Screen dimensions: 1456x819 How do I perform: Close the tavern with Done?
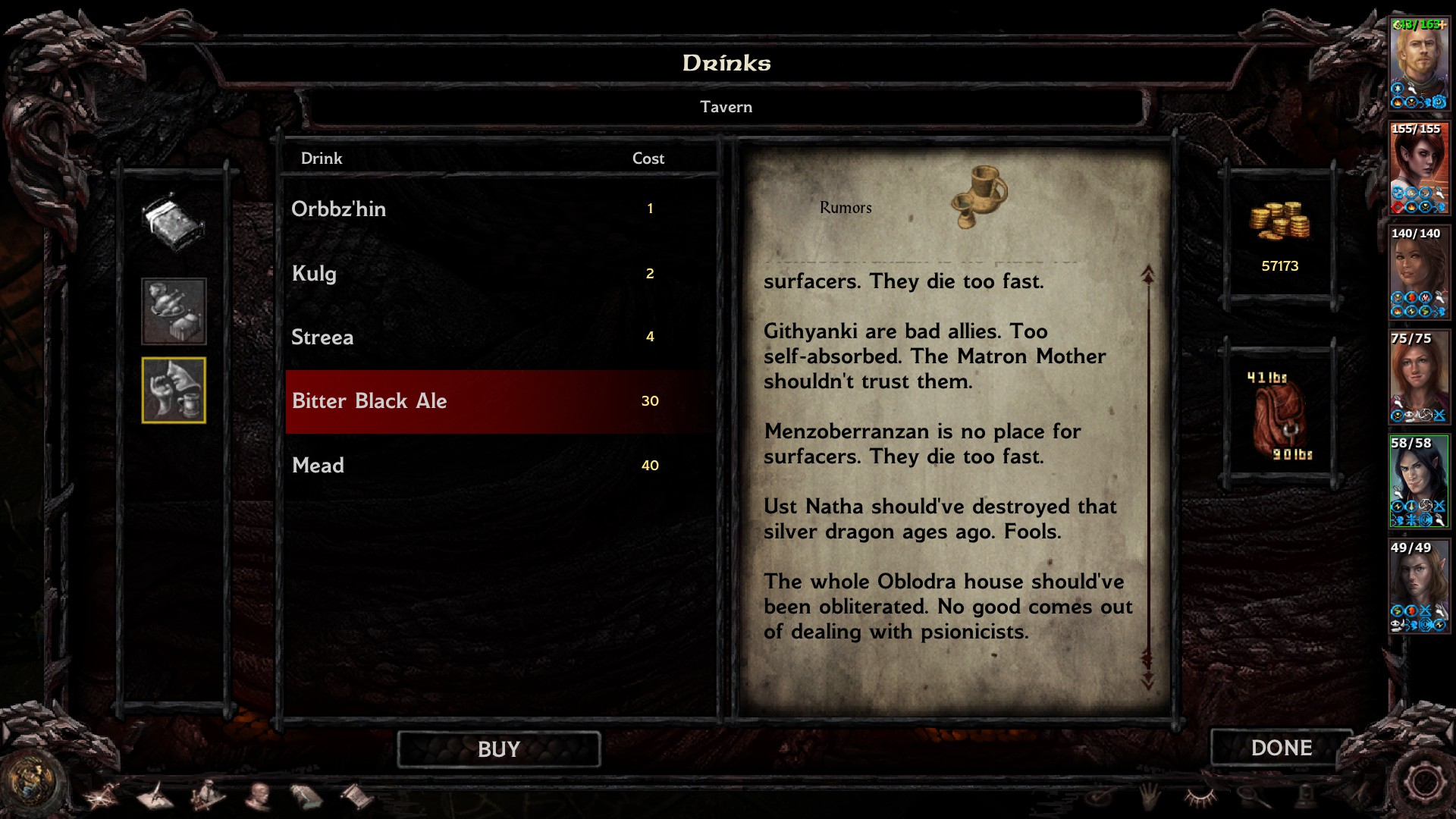tap(1281, 748)
